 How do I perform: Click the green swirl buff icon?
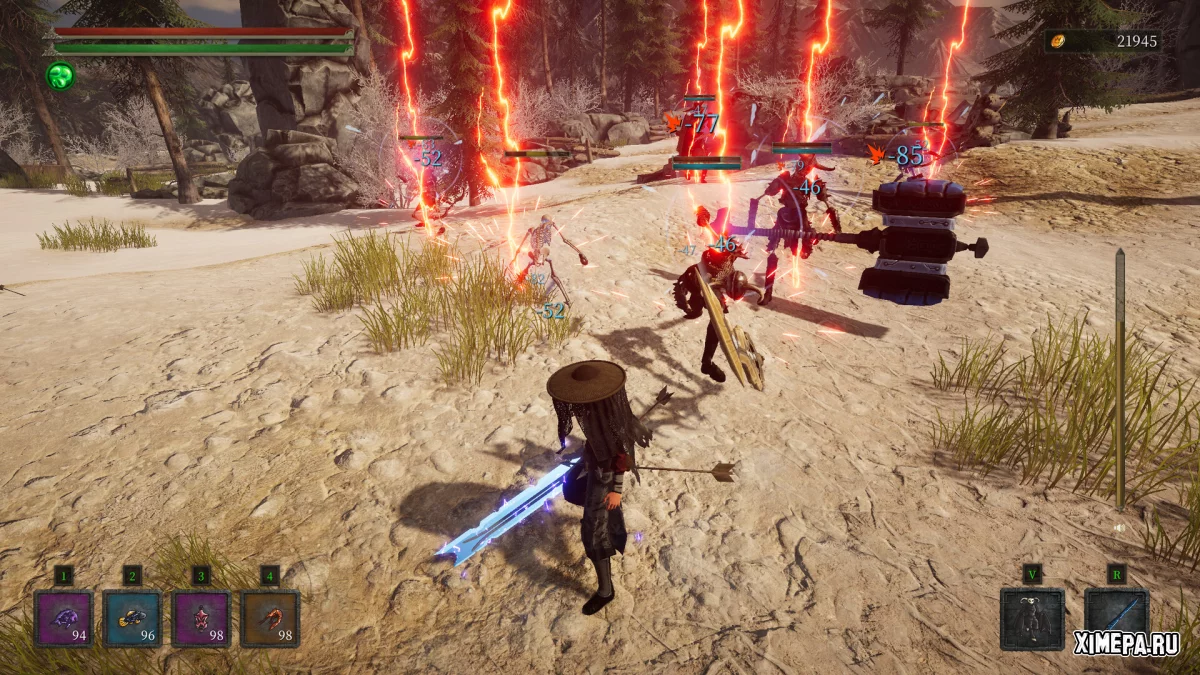(59, 75)
